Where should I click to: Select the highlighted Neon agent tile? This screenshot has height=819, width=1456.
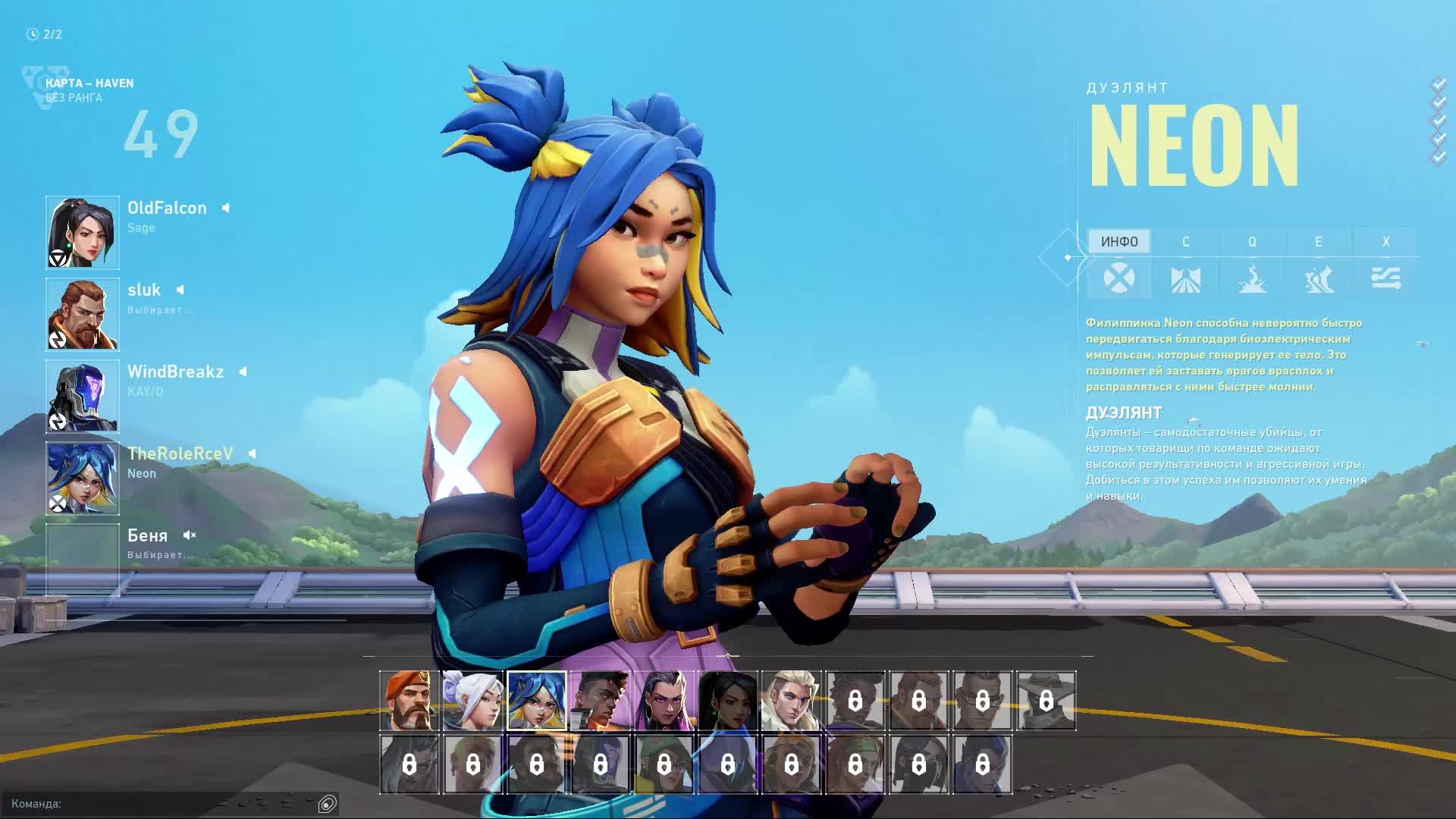(x=537, y=701)
